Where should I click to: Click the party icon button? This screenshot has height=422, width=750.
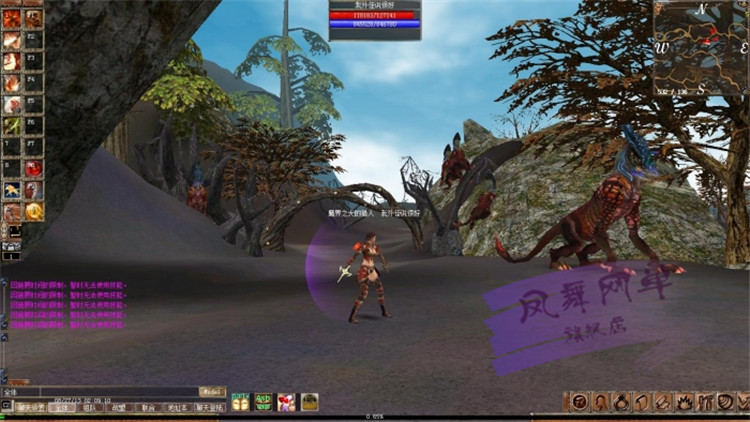tap(240, 402)
